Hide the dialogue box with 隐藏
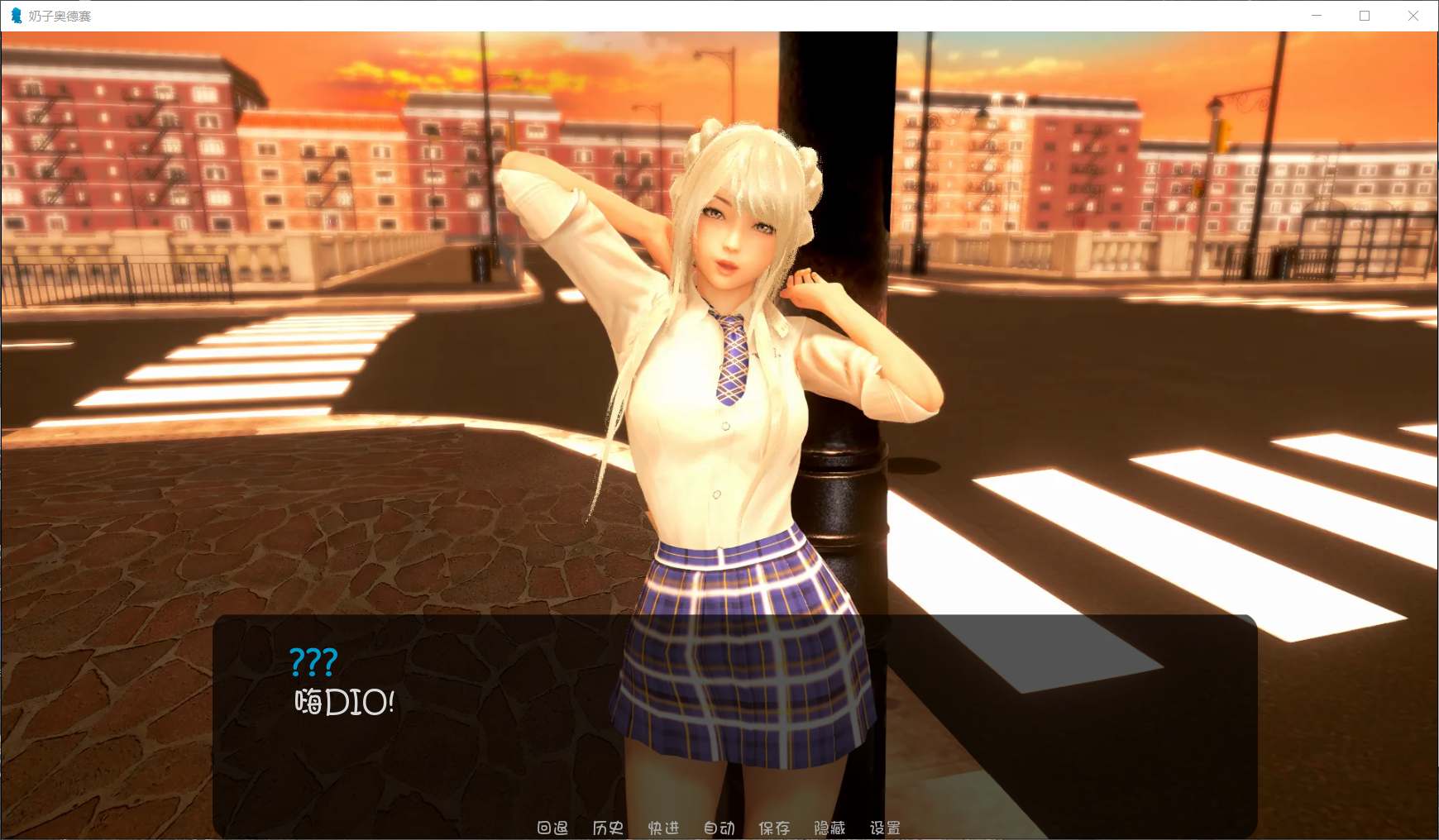This screenshot has width=1439, height=840. [829, 828]
